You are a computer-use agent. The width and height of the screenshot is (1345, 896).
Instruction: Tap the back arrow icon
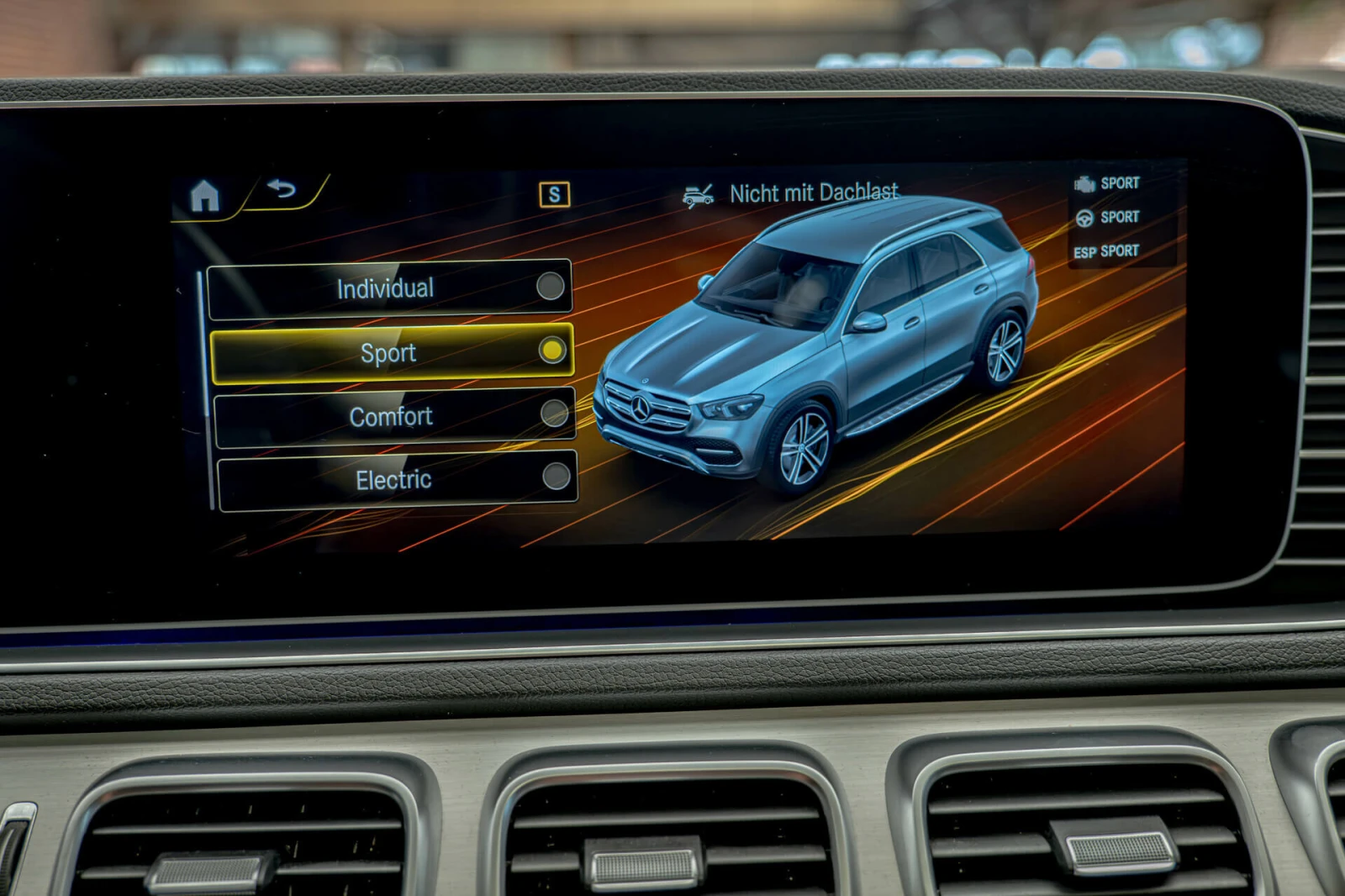pos(282,192)
